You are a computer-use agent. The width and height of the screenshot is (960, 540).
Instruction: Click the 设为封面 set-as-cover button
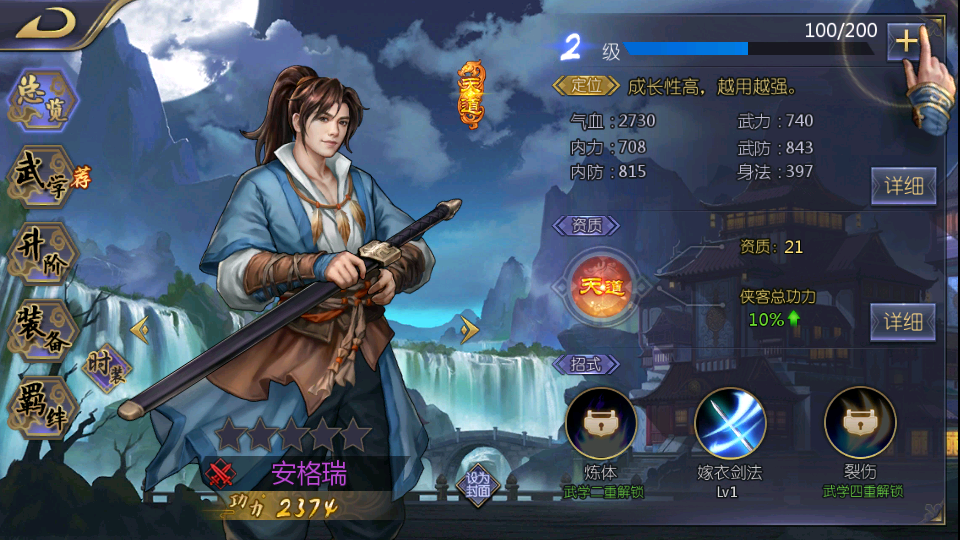click(x=477, y=485)
